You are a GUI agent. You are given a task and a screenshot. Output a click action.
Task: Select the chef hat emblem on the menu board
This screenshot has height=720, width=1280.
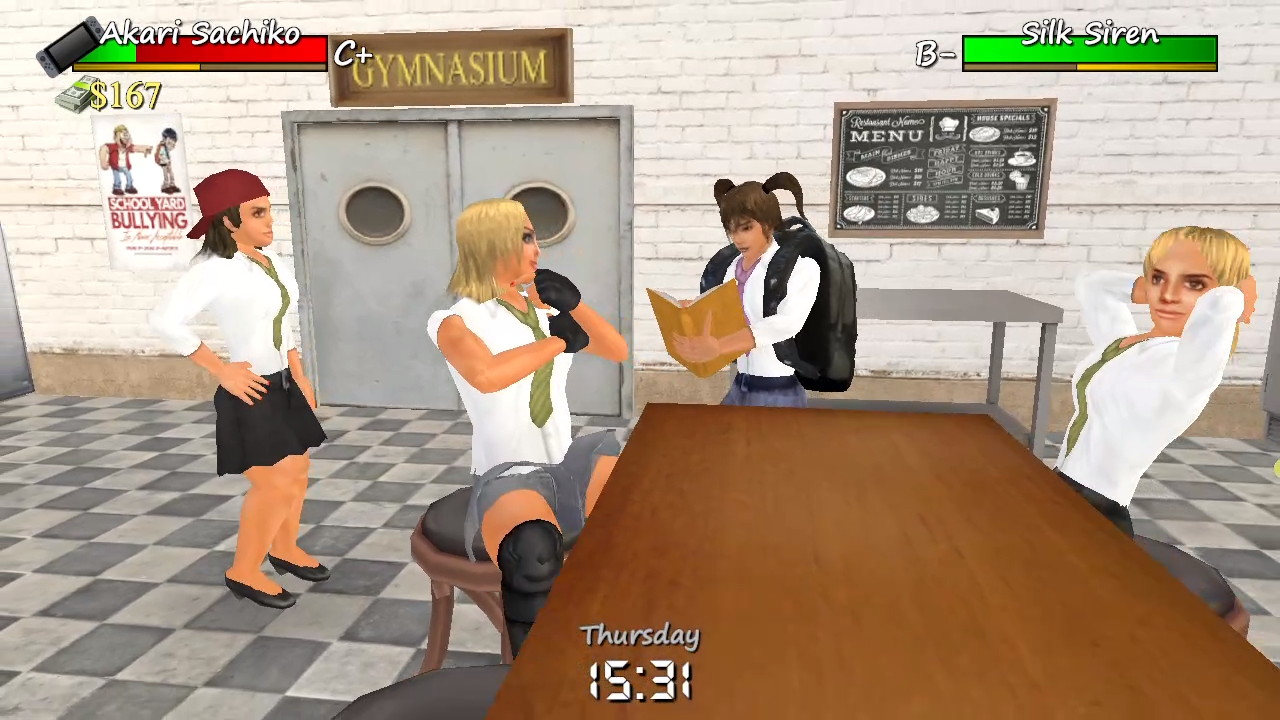[948, 125]
